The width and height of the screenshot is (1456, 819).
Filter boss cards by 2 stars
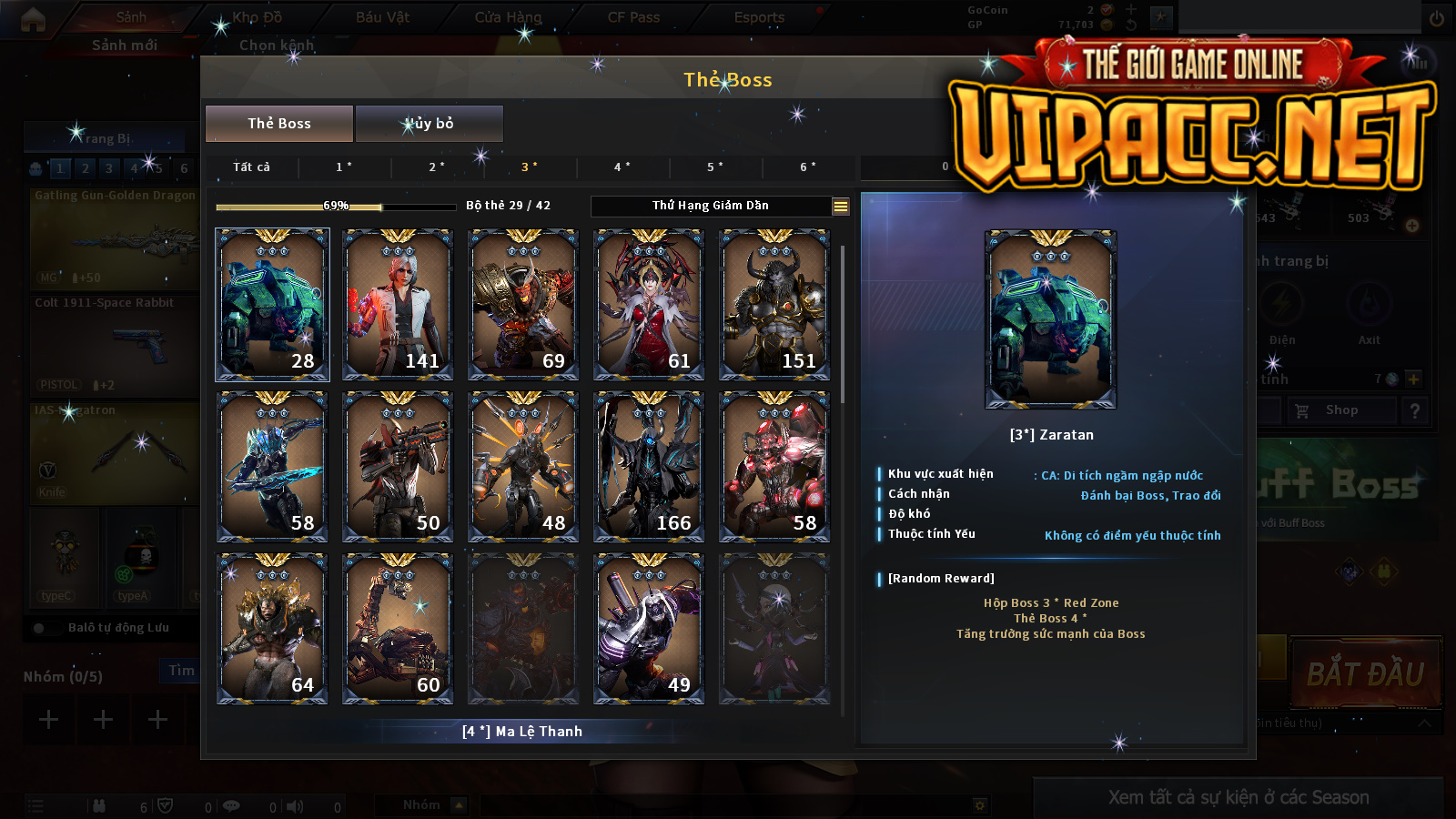437,167
